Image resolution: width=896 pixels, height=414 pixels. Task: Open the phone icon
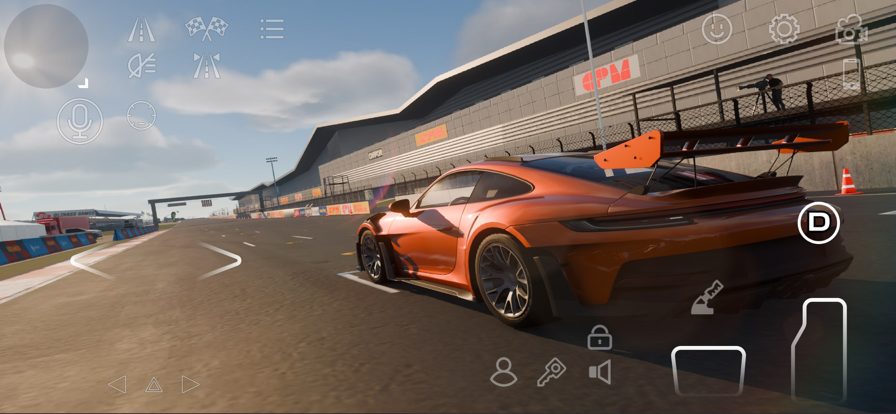click(x=851, y=75)
